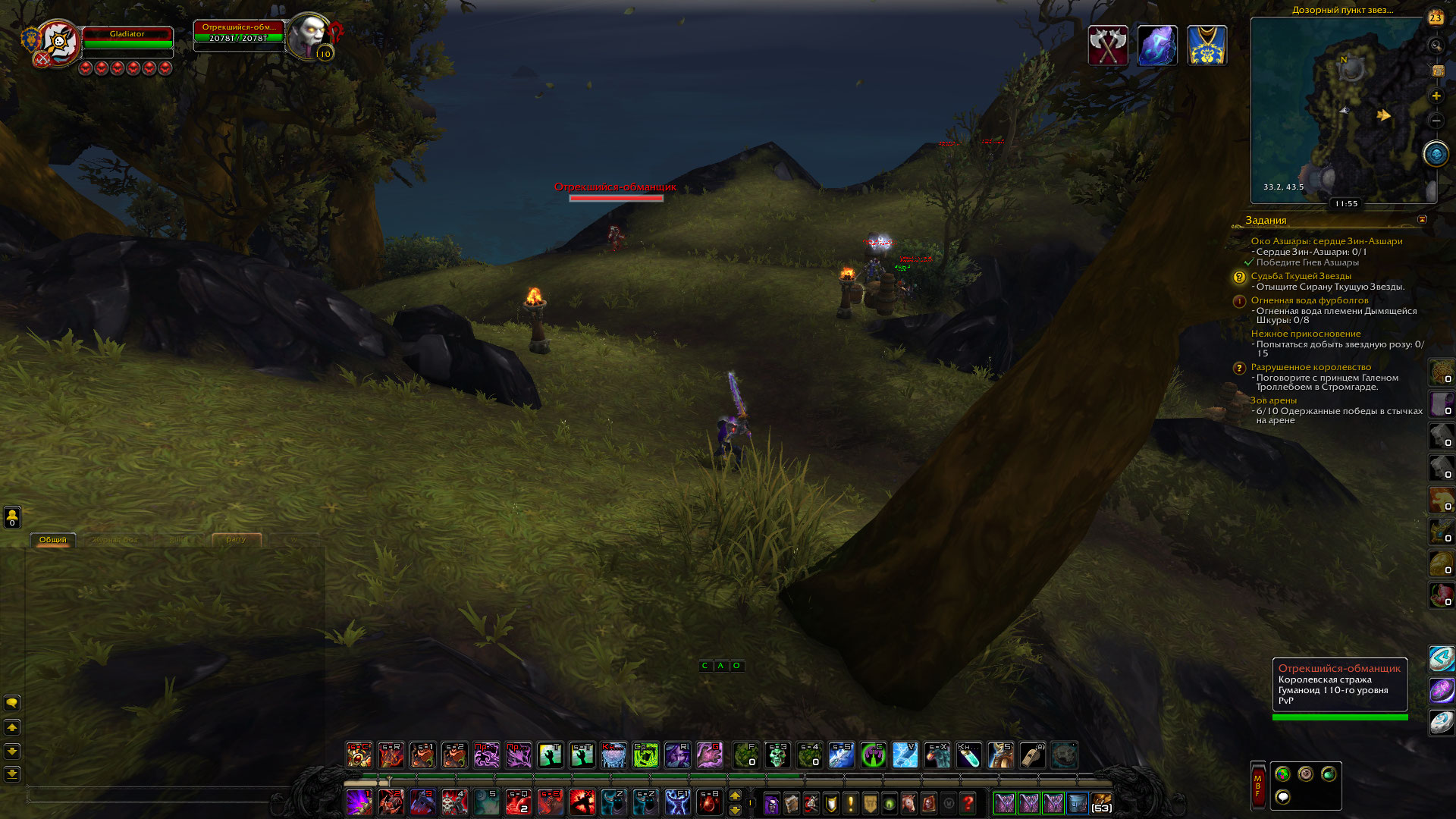The height and width of the screenshot is (819, 1456).
Task: Click the chat bubble button beside the chat
Action: 12,703
